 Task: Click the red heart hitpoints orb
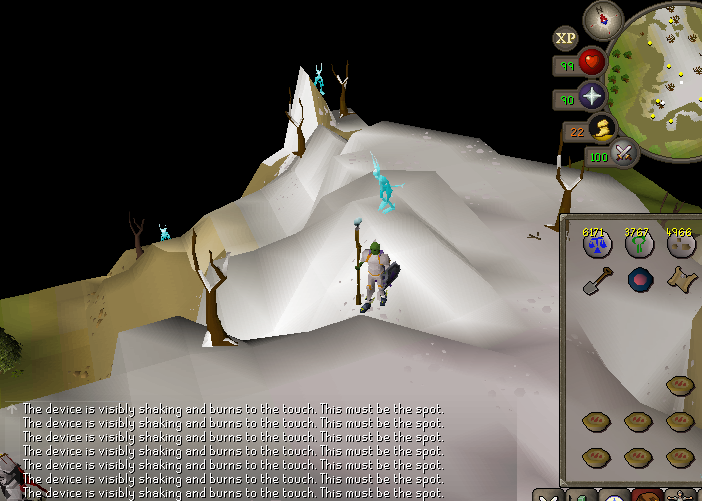pyautogui.click(x=593, y=63)
